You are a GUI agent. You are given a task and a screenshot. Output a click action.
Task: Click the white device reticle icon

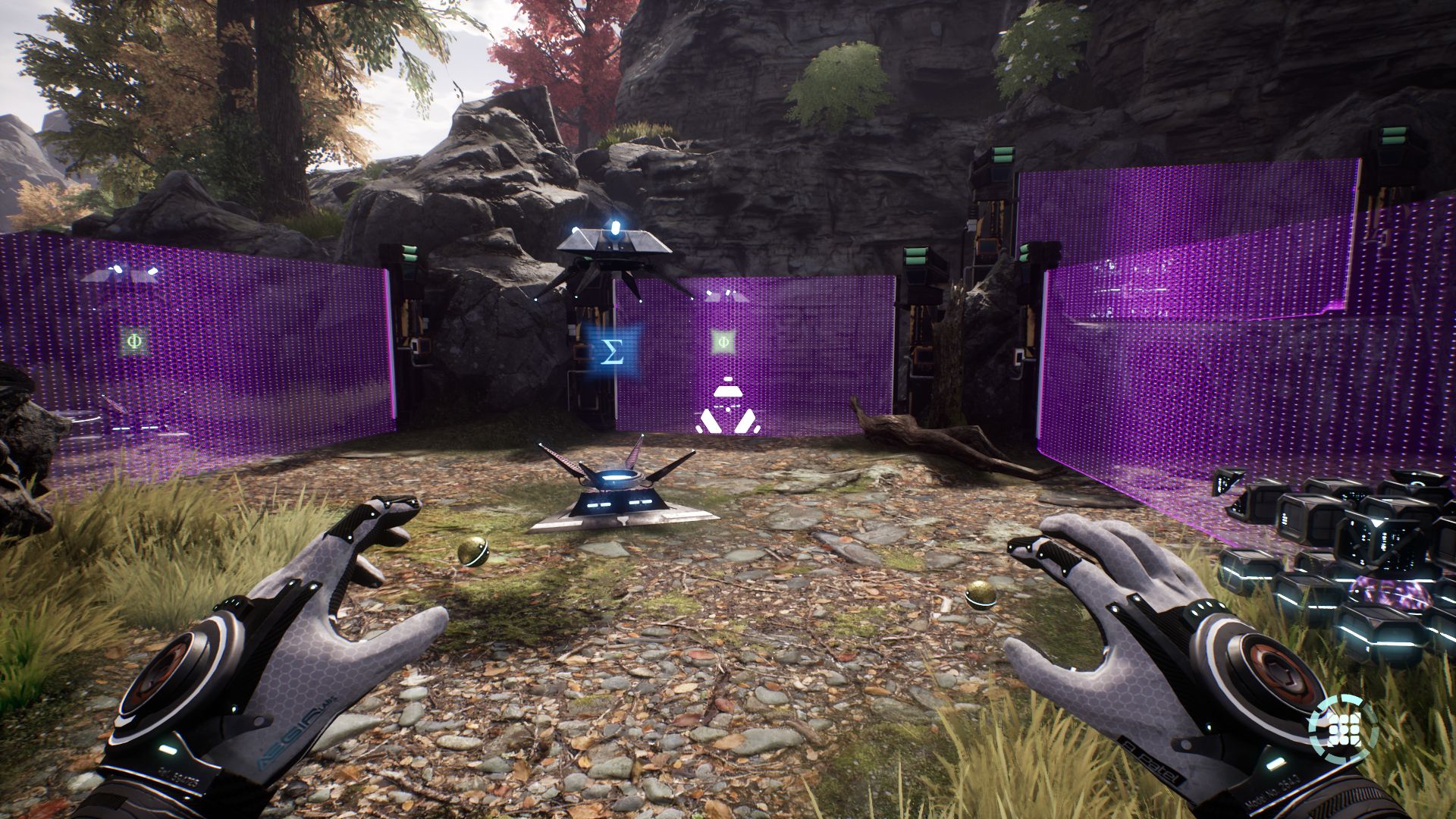728,408
